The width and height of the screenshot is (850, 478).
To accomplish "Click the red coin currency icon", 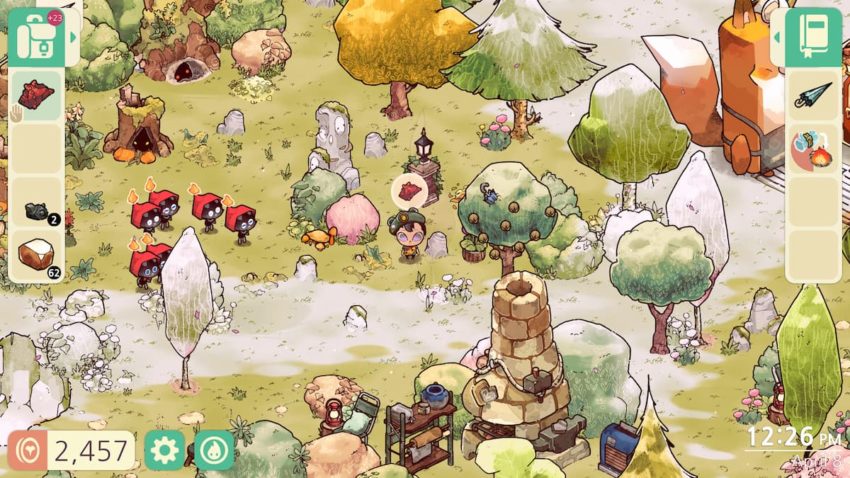I will coord(26,450).
